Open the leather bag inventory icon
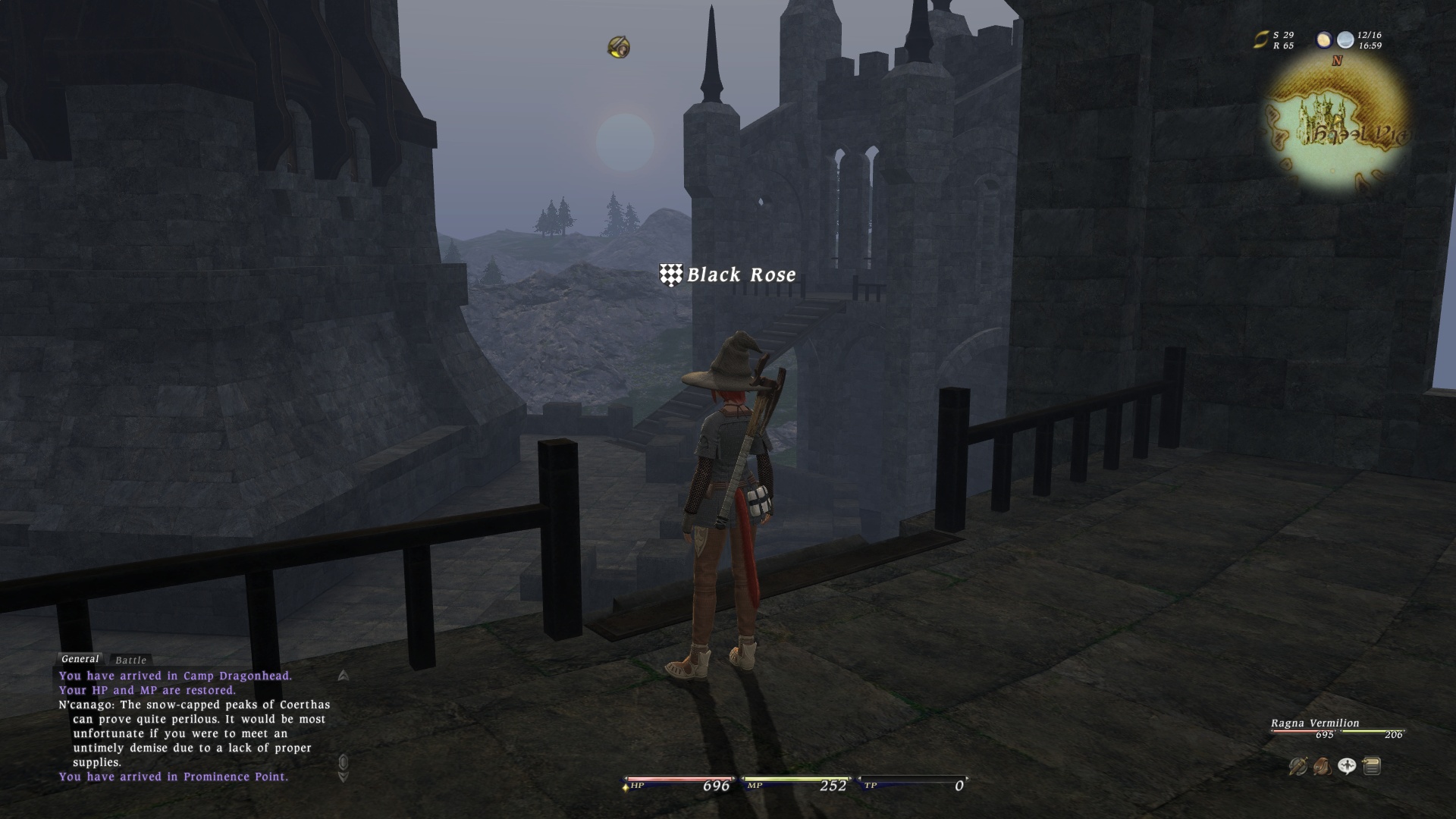This screenshot has height=819, width=1456. pos(1322,767)
